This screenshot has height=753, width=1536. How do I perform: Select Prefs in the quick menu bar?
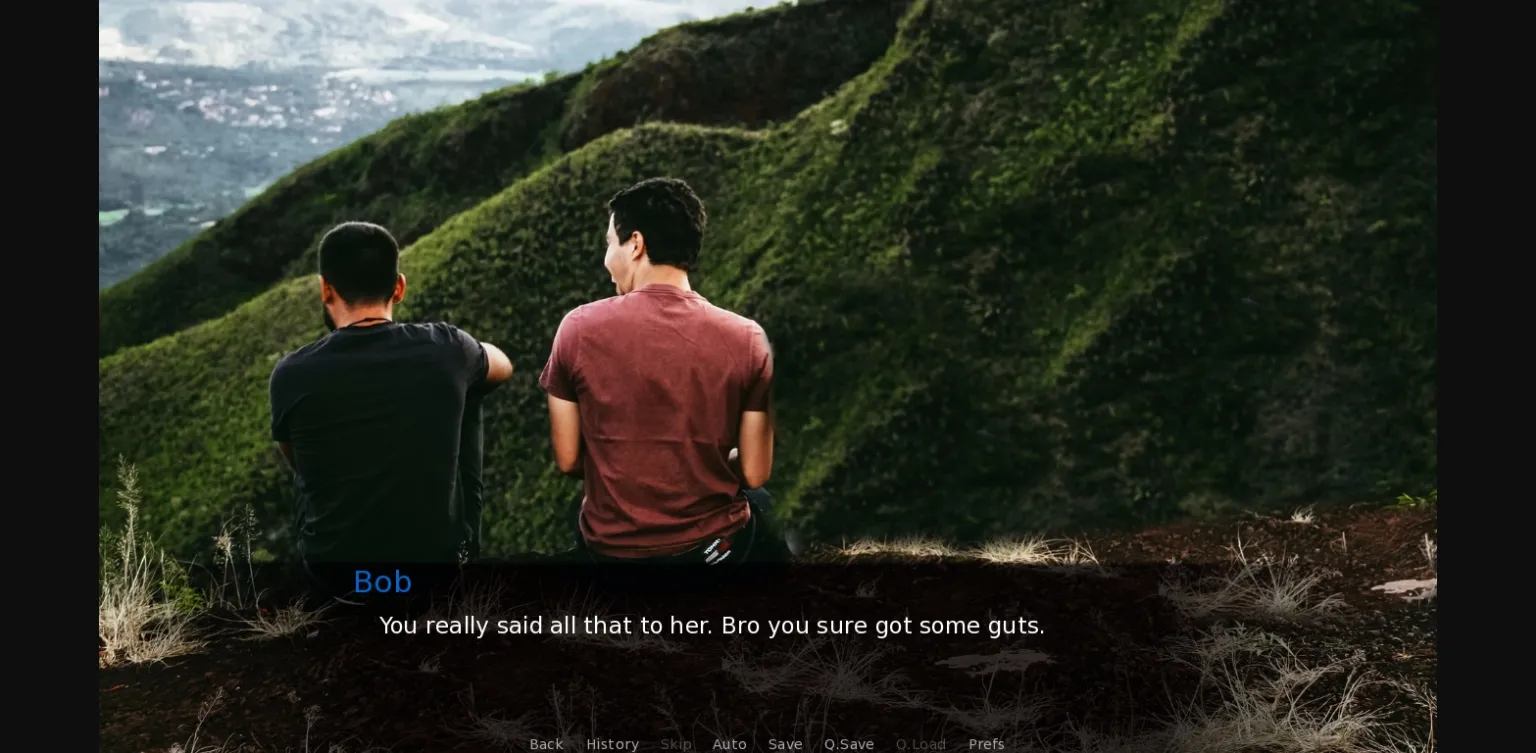coord(986,744)
